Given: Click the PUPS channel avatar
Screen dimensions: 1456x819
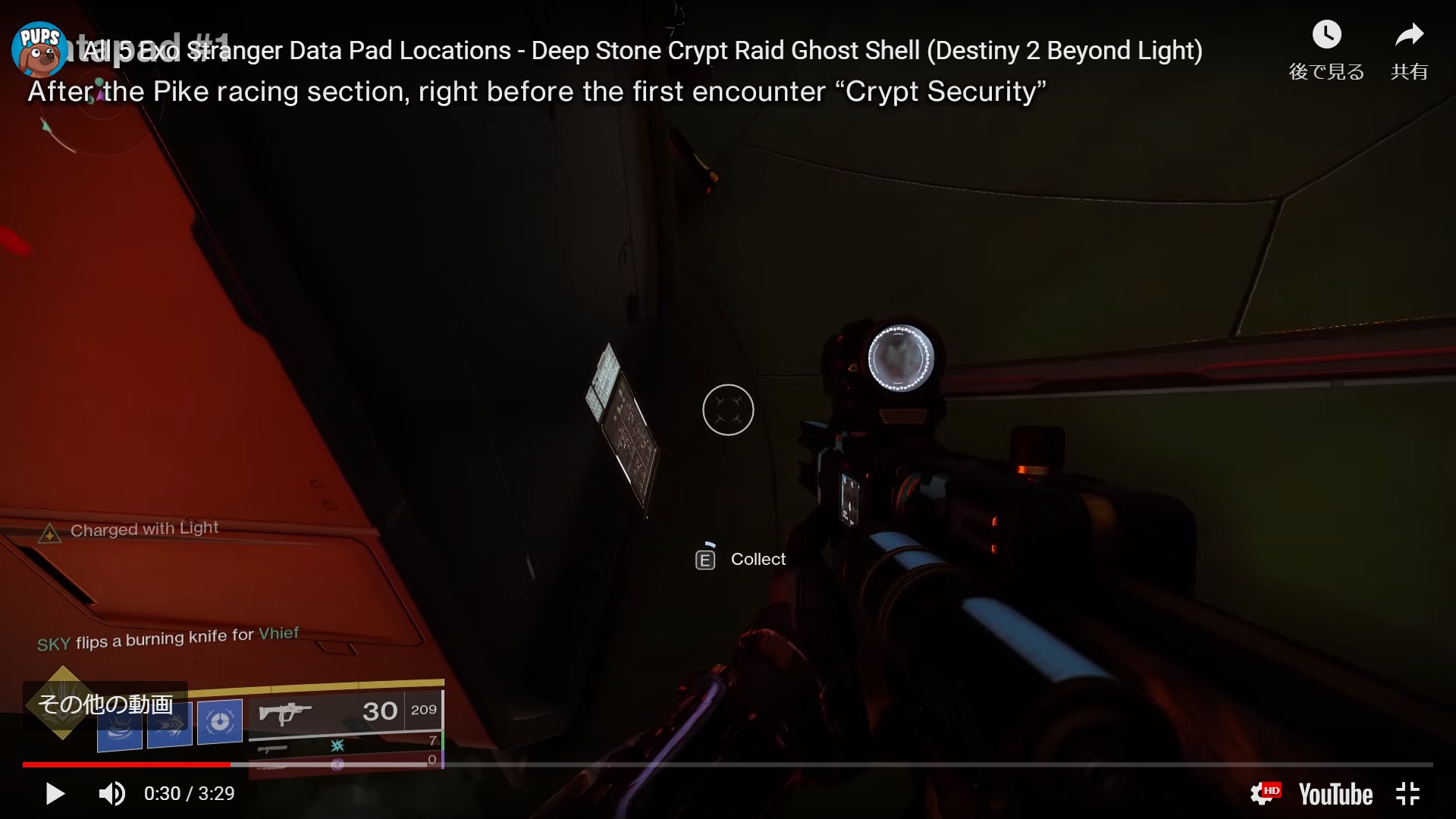Looking at the screenshot, I should point(39,50).
